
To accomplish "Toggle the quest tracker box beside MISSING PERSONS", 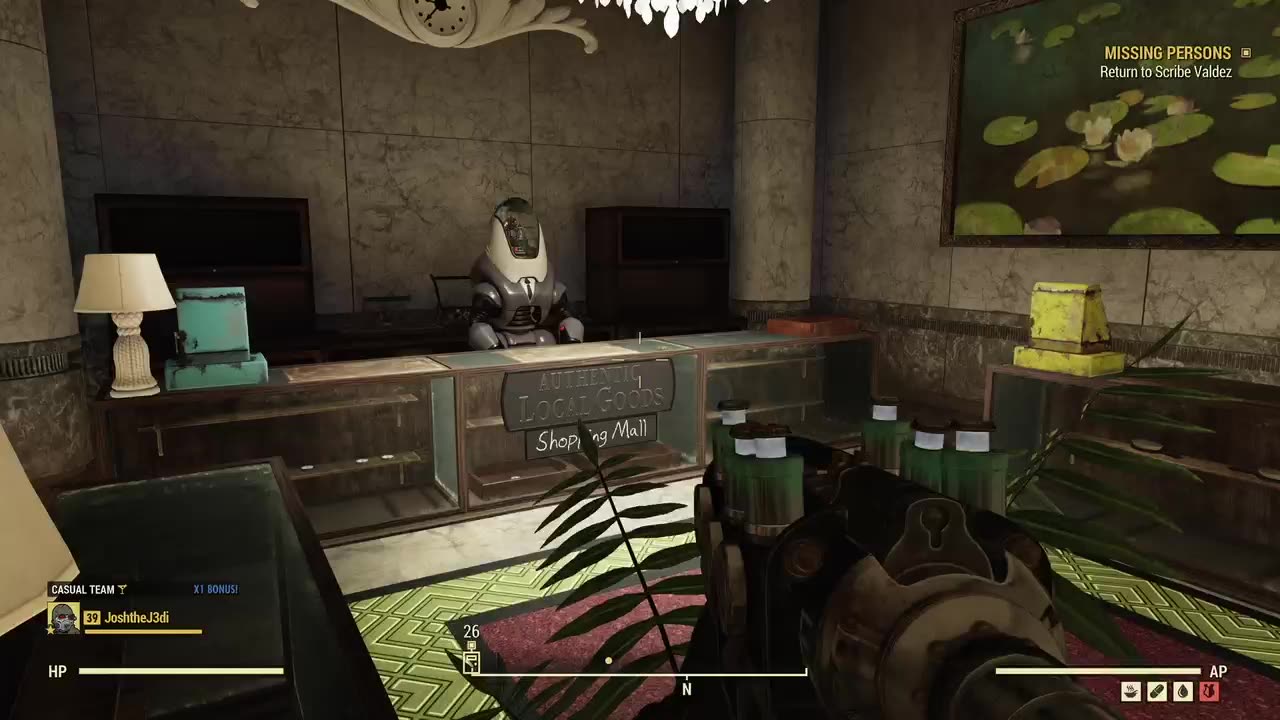I will 1245,52.
